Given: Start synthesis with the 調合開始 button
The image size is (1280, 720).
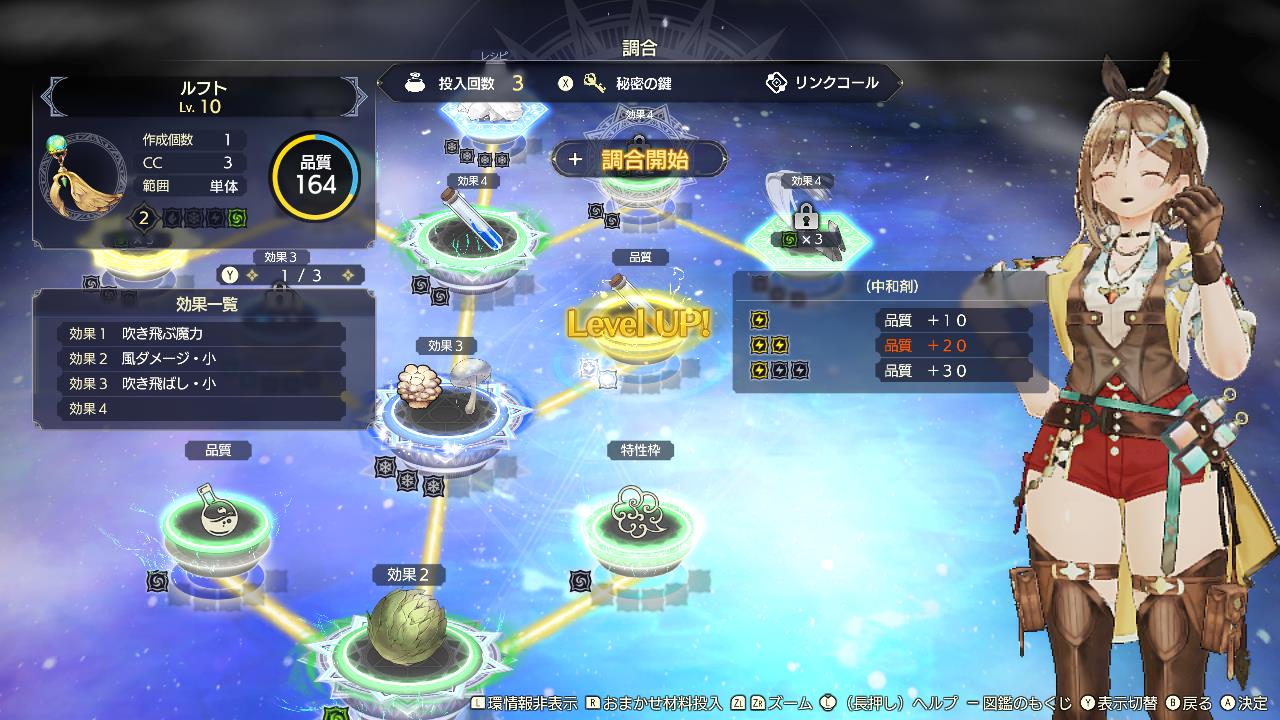Looking at the screenshot, I should pyautogui.click(x=640, y=159).
